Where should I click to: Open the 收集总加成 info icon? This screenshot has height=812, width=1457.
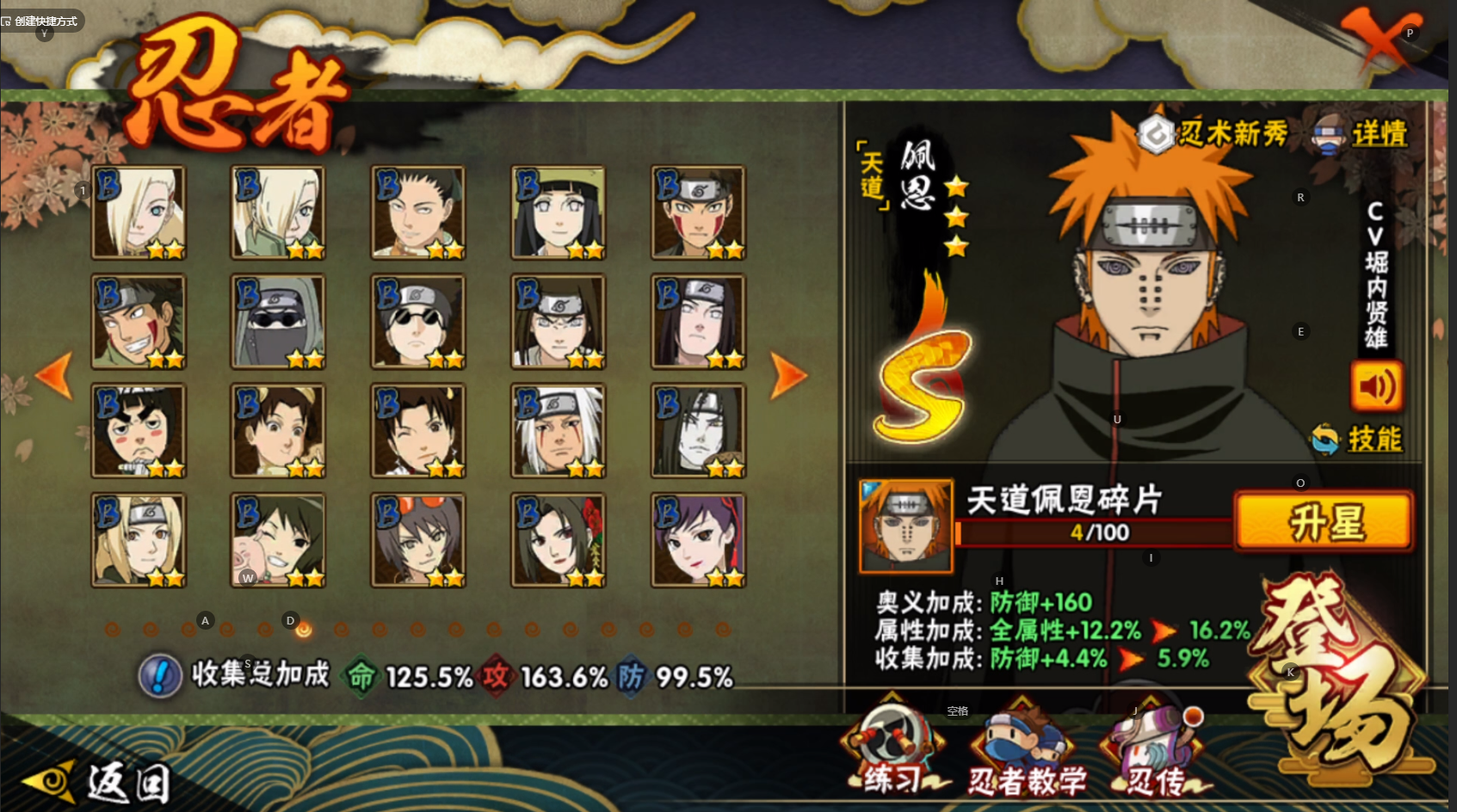coord(160,676)
